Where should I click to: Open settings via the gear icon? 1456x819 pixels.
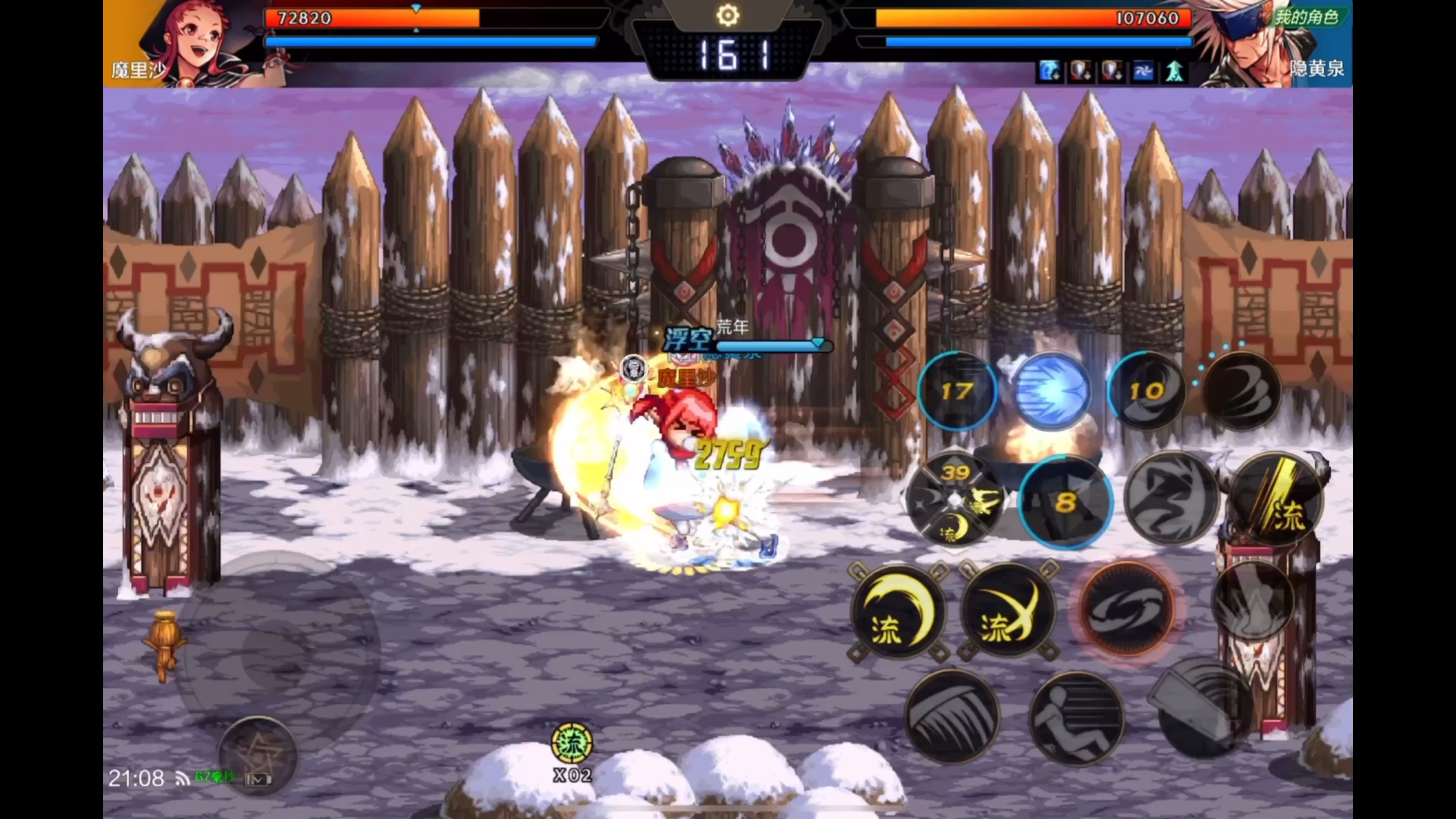pos(728,15)
